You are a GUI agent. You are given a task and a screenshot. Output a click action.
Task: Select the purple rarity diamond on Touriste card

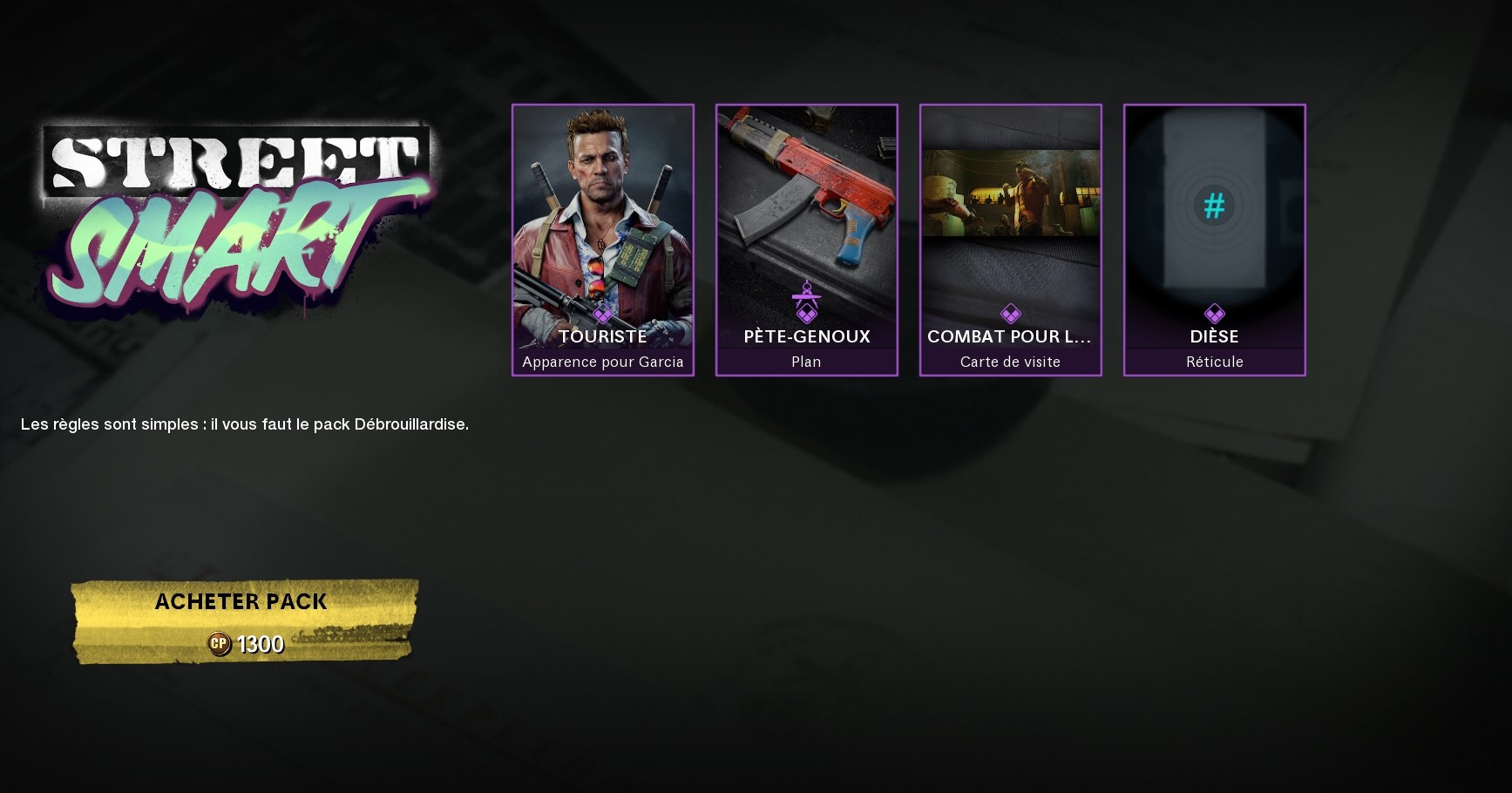(603, 314)
